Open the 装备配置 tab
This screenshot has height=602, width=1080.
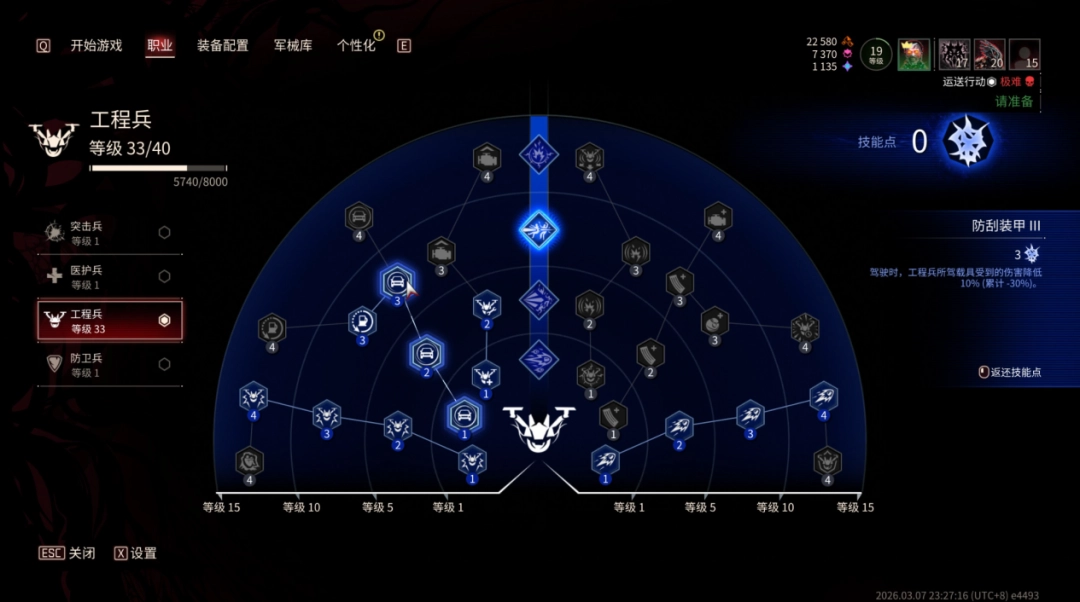click(222, 45)
